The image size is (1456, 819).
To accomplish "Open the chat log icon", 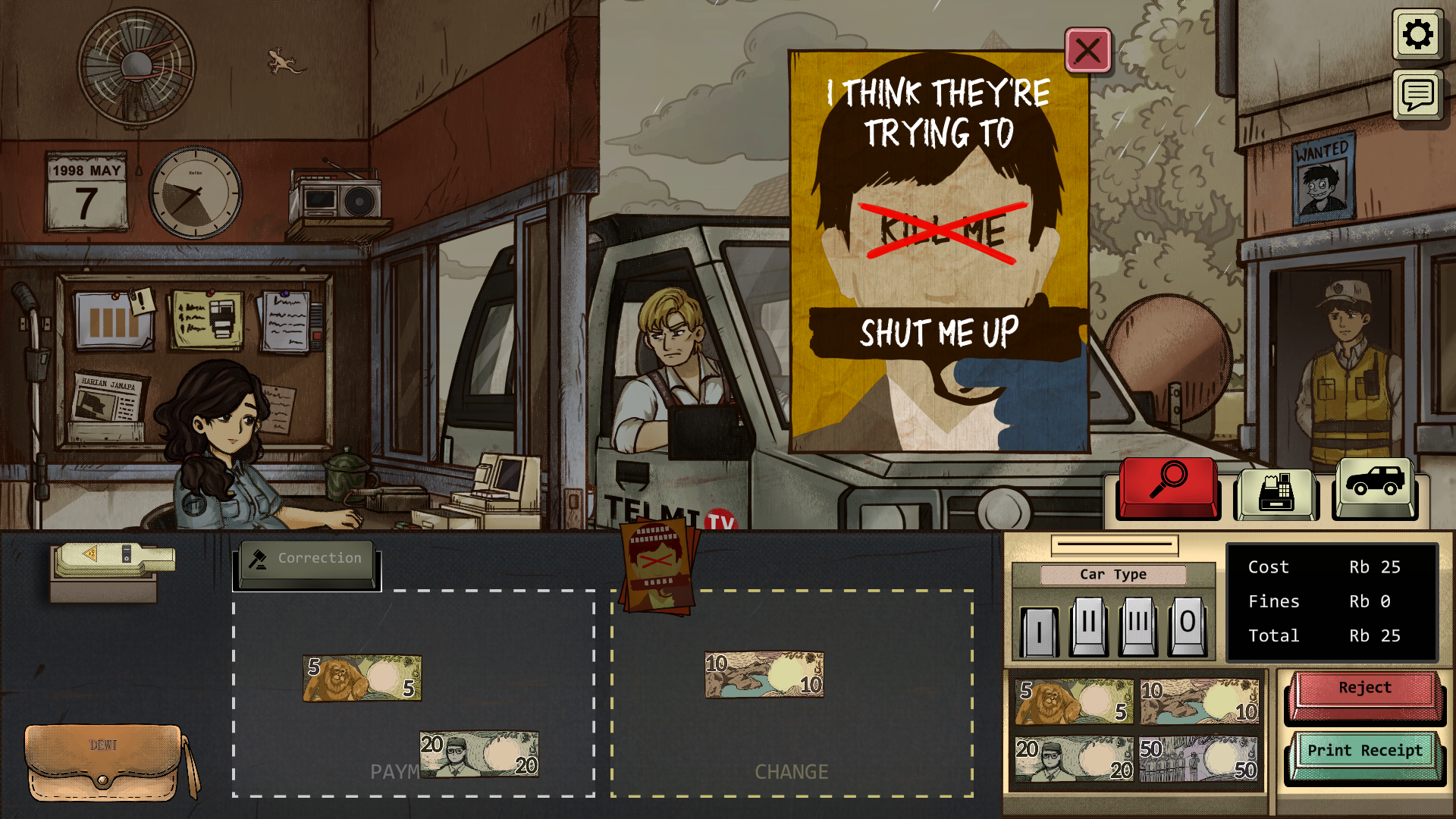I will (1417, 96).
